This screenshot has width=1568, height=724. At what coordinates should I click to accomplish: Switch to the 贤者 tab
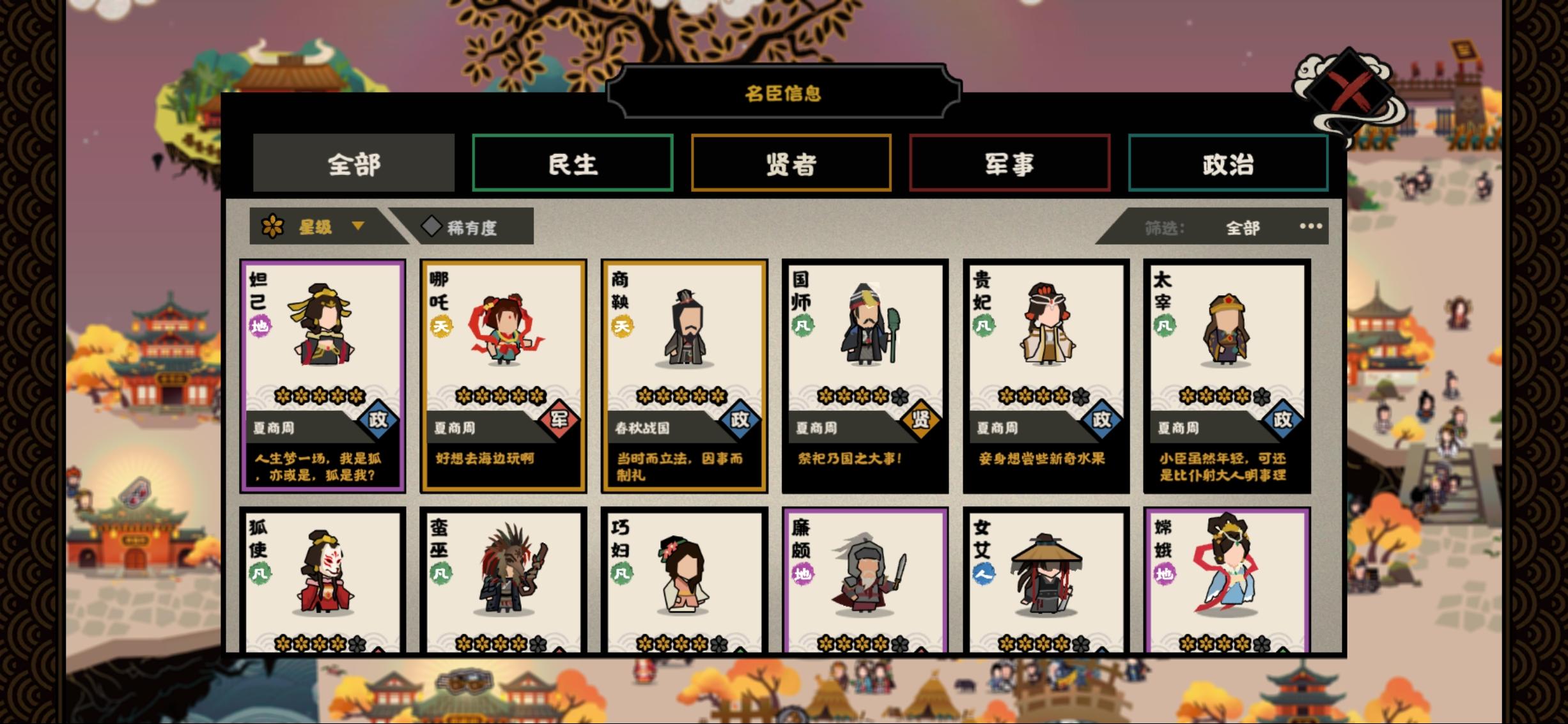point(791,165)
